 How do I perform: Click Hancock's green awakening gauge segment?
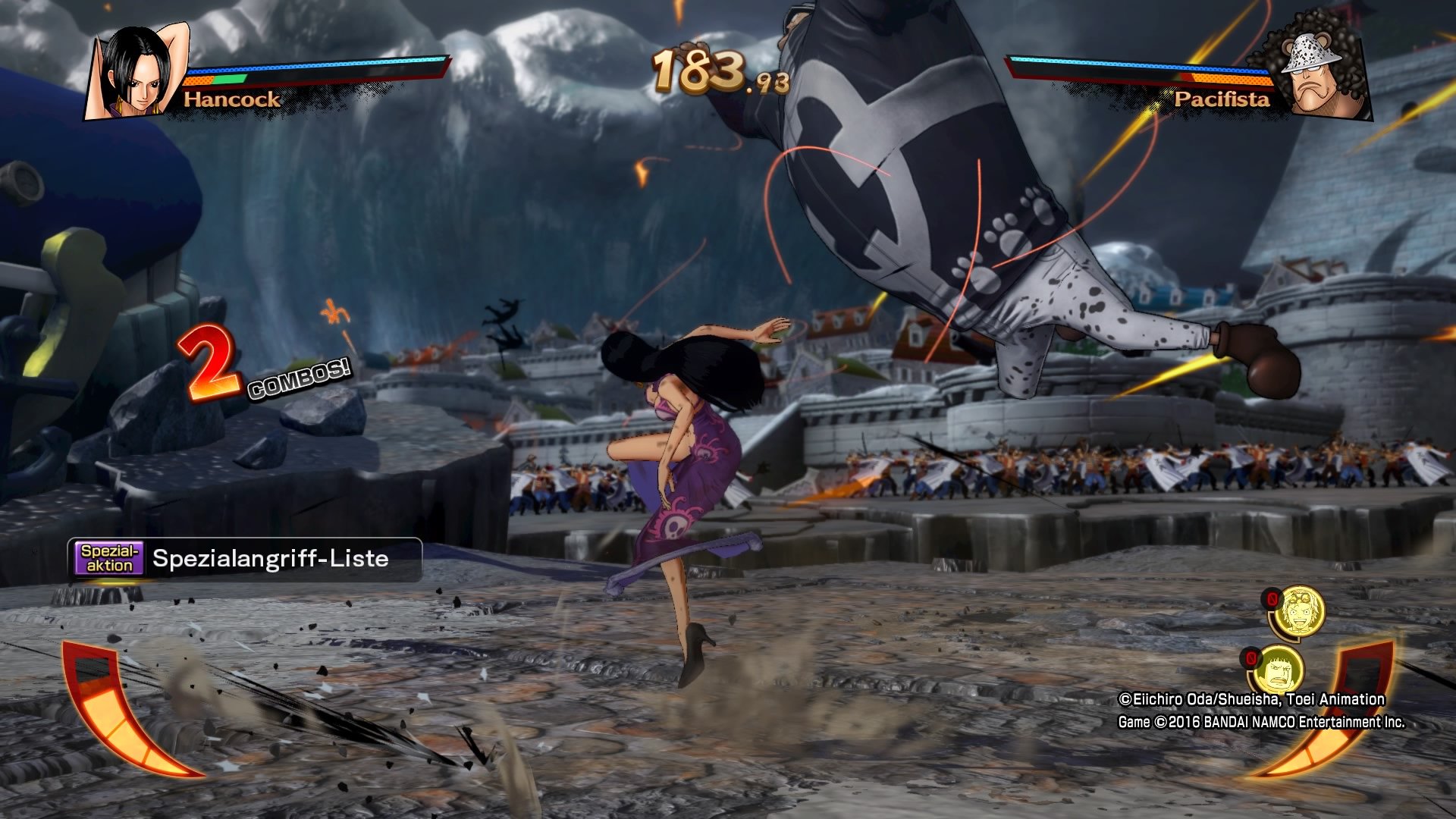click(227, 79)
